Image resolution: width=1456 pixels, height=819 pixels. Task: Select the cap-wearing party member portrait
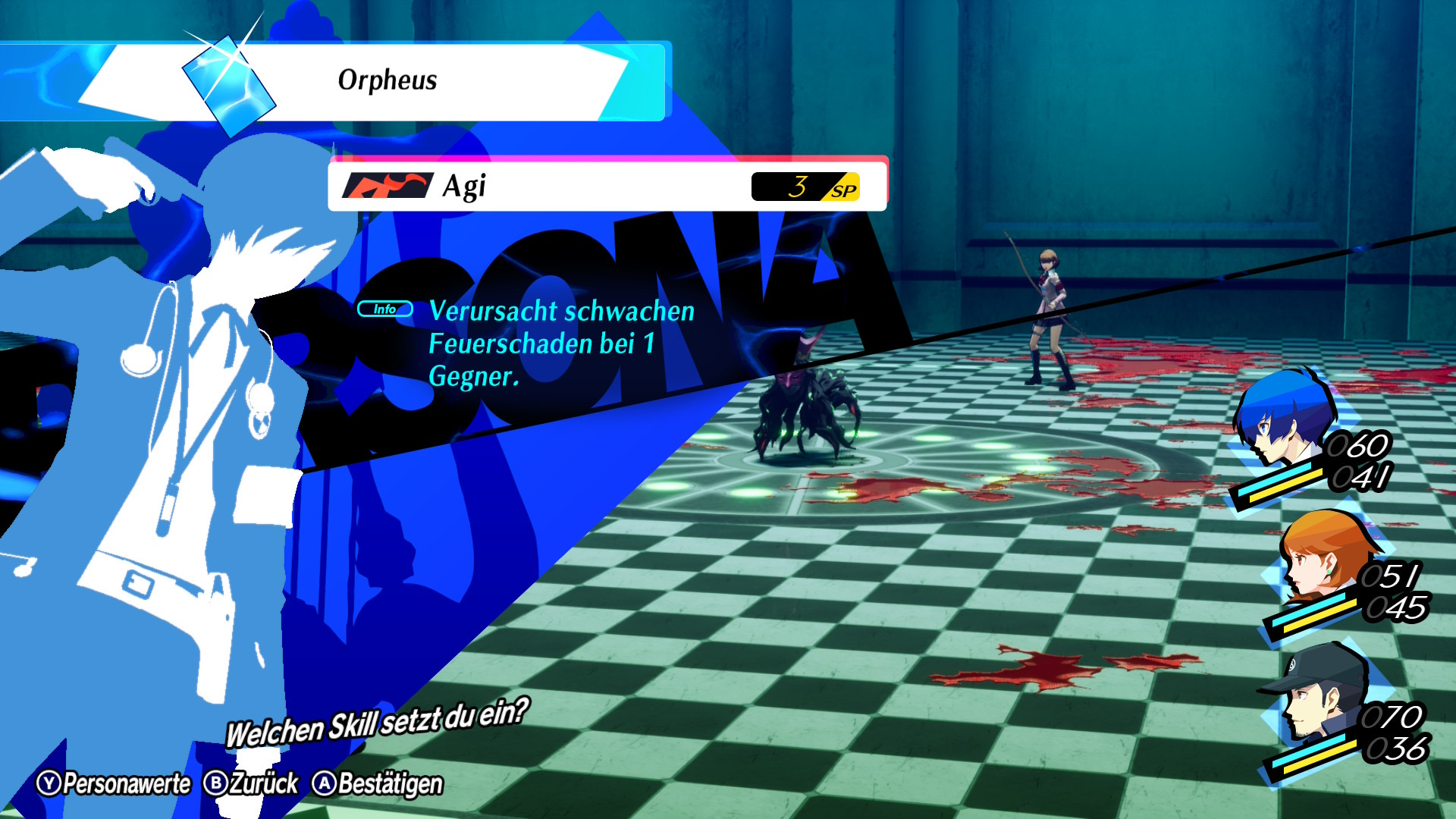[1319, 692]
